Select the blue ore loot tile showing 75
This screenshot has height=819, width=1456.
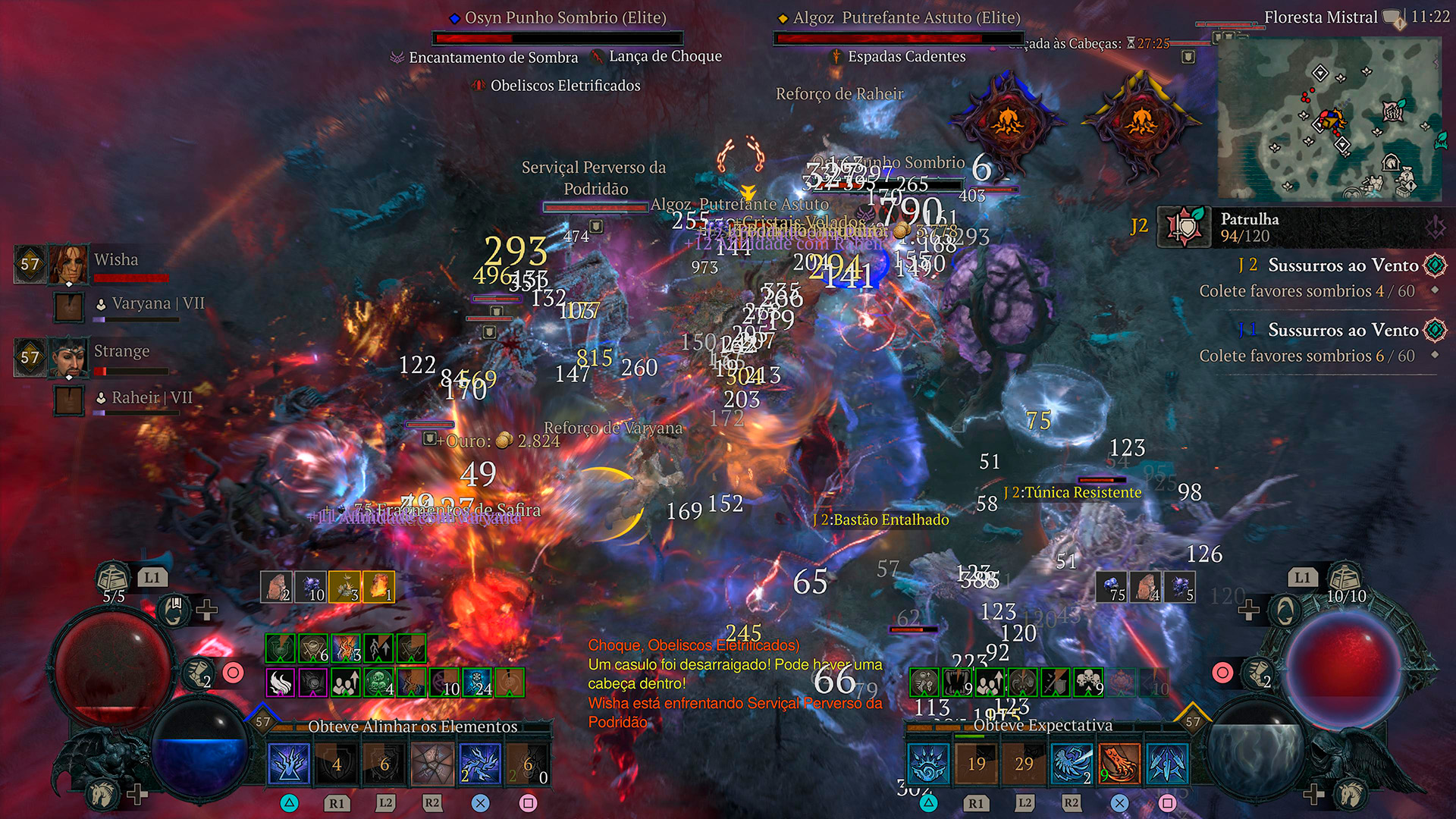tap(1112, 587)
